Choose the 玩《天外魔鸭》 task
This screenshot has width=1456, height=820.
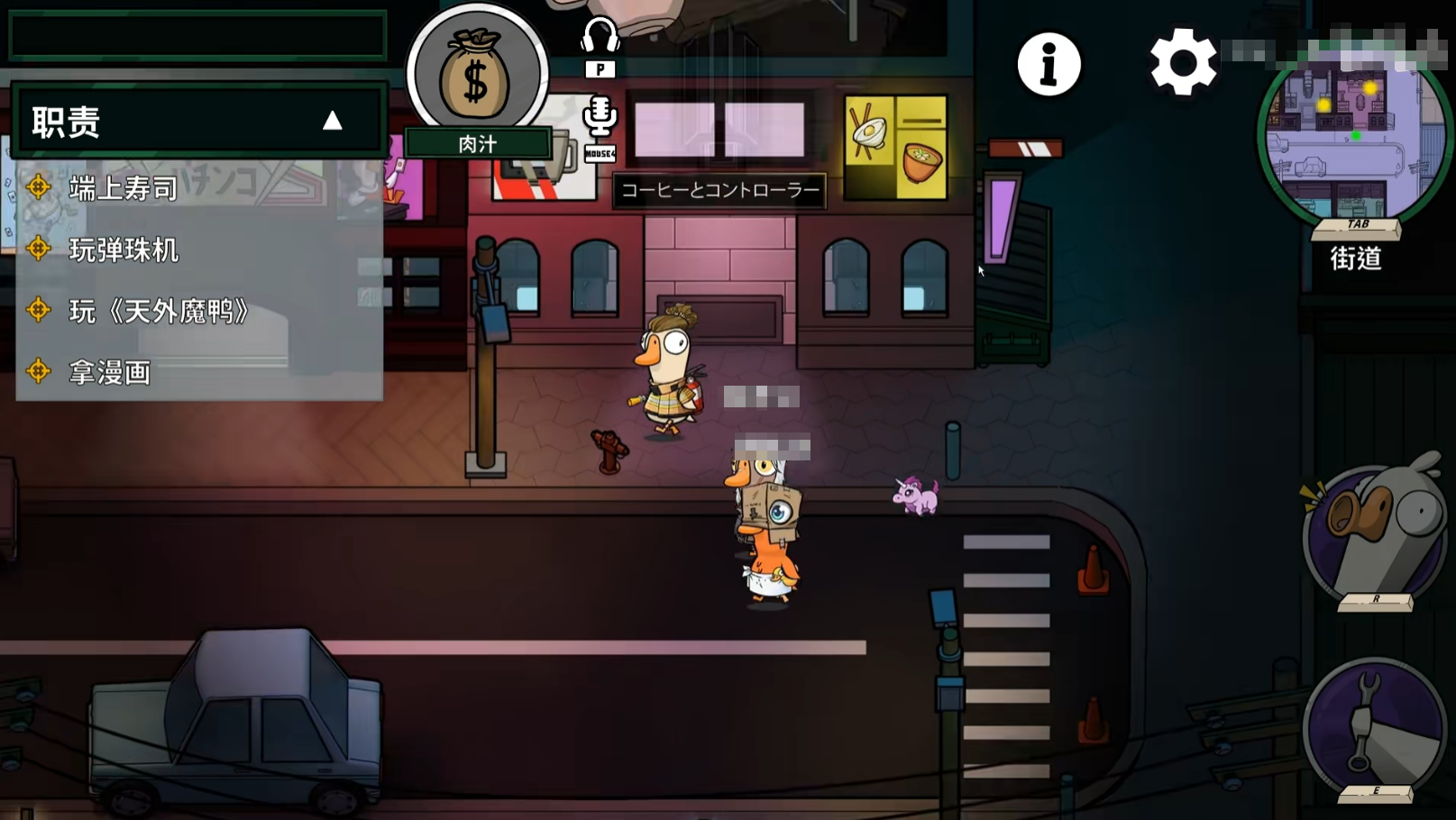coord(159,312)
